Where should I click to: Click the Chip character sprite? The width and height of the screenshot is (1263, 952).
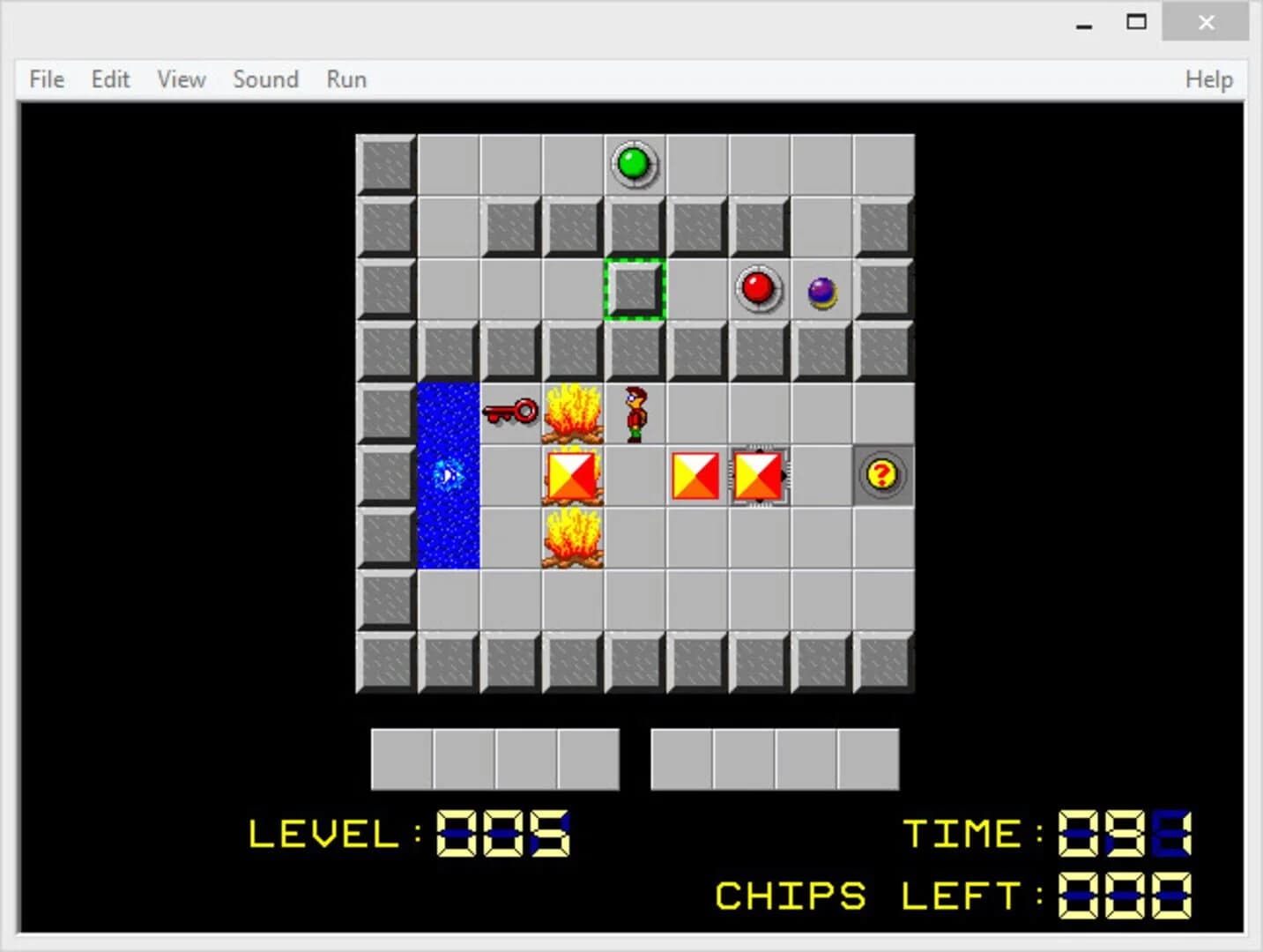(x=633, y=413)
